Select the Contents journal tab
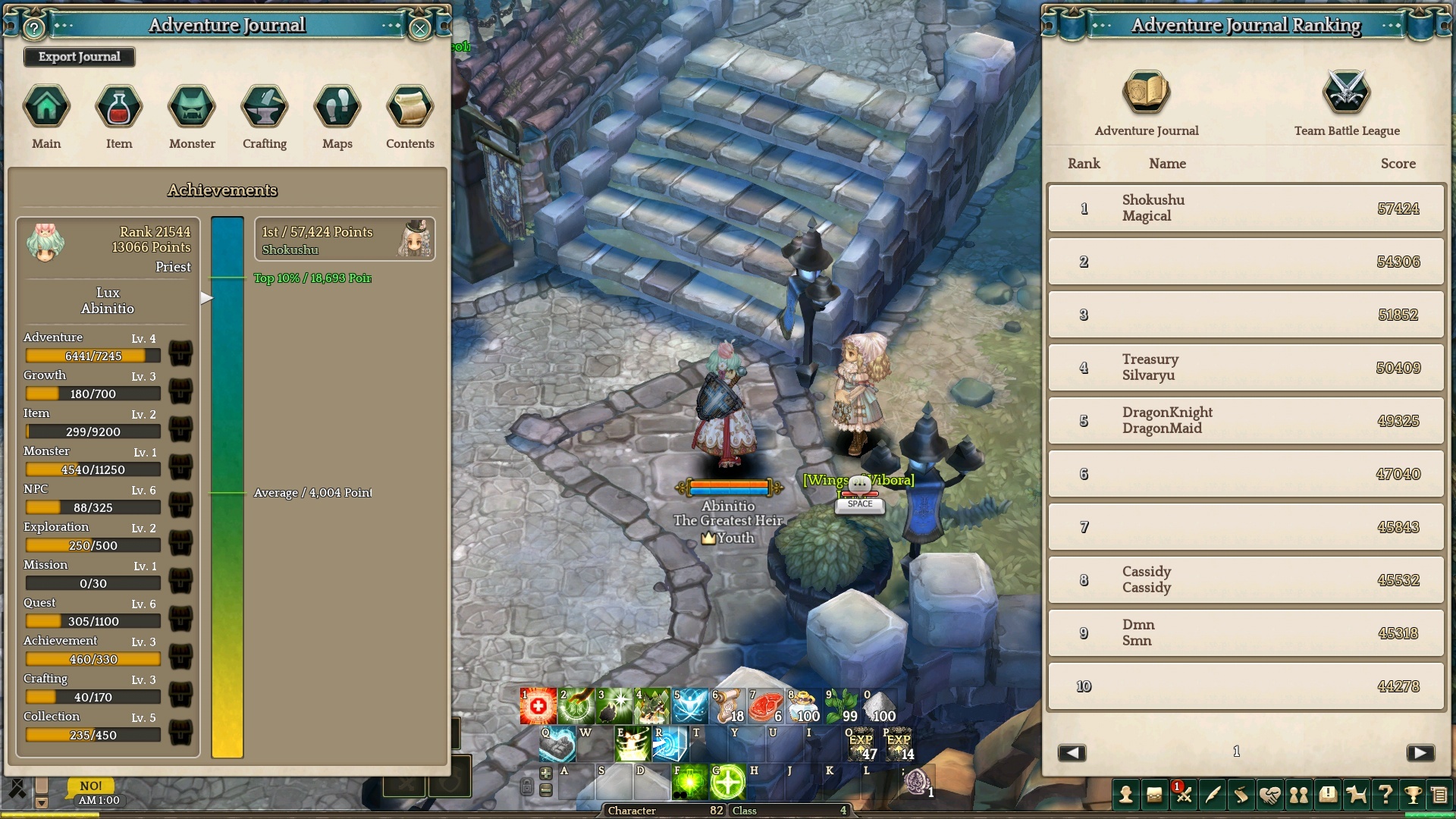Image resolution: width=1456 pixels, height=819 pixels. (409, 107)
